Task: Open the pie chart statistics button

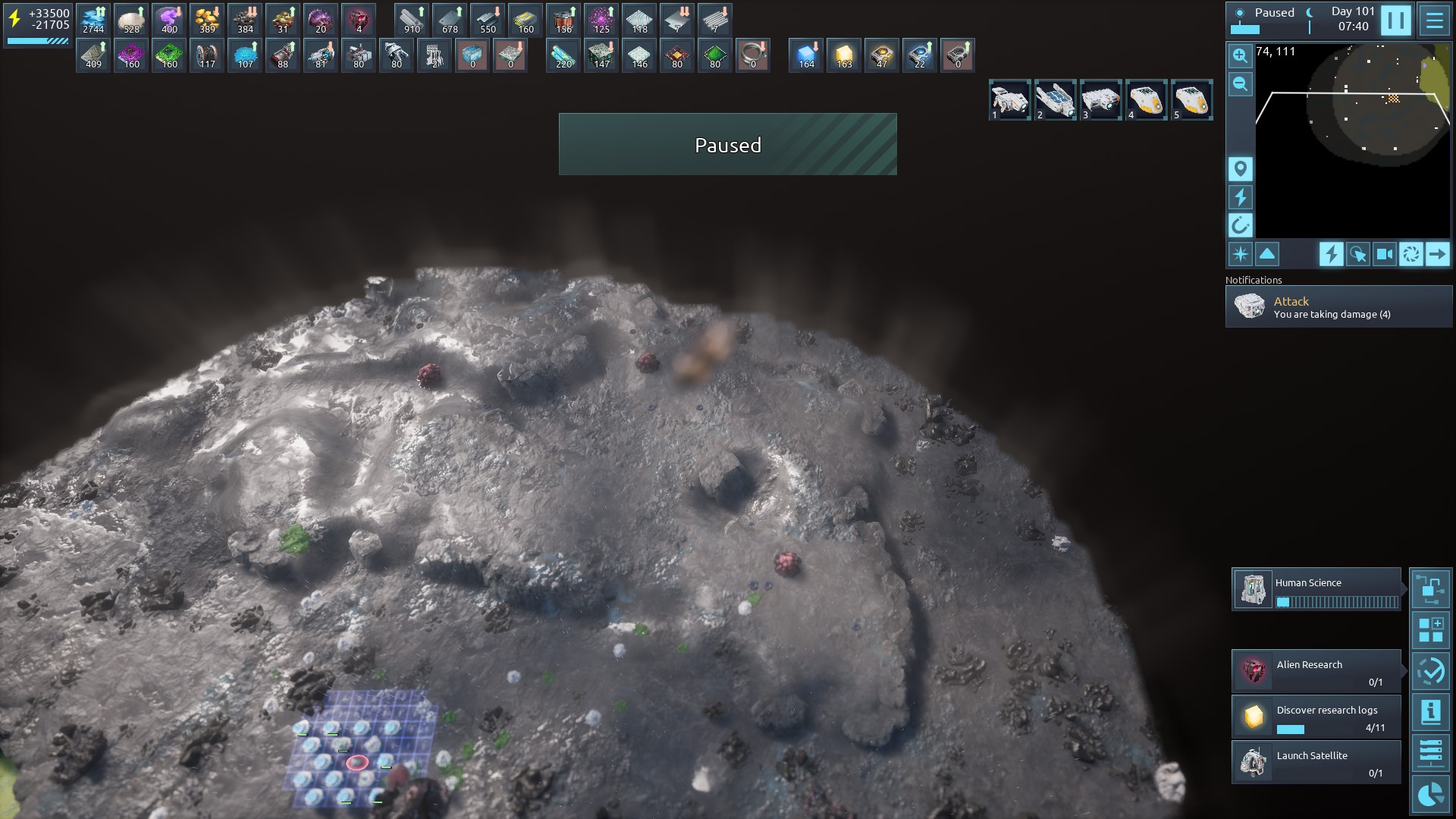Action: point(1430,794)
